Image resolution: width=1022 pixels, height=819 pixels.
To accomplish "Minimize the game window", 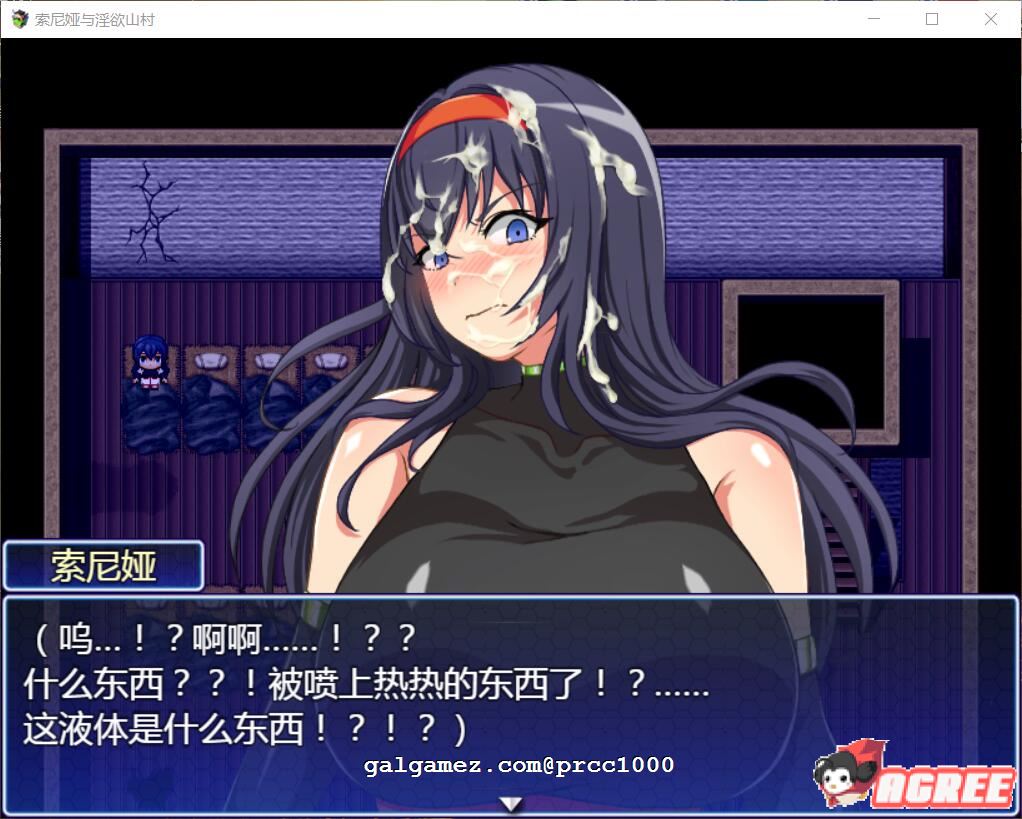I will [x=874, y=19].
